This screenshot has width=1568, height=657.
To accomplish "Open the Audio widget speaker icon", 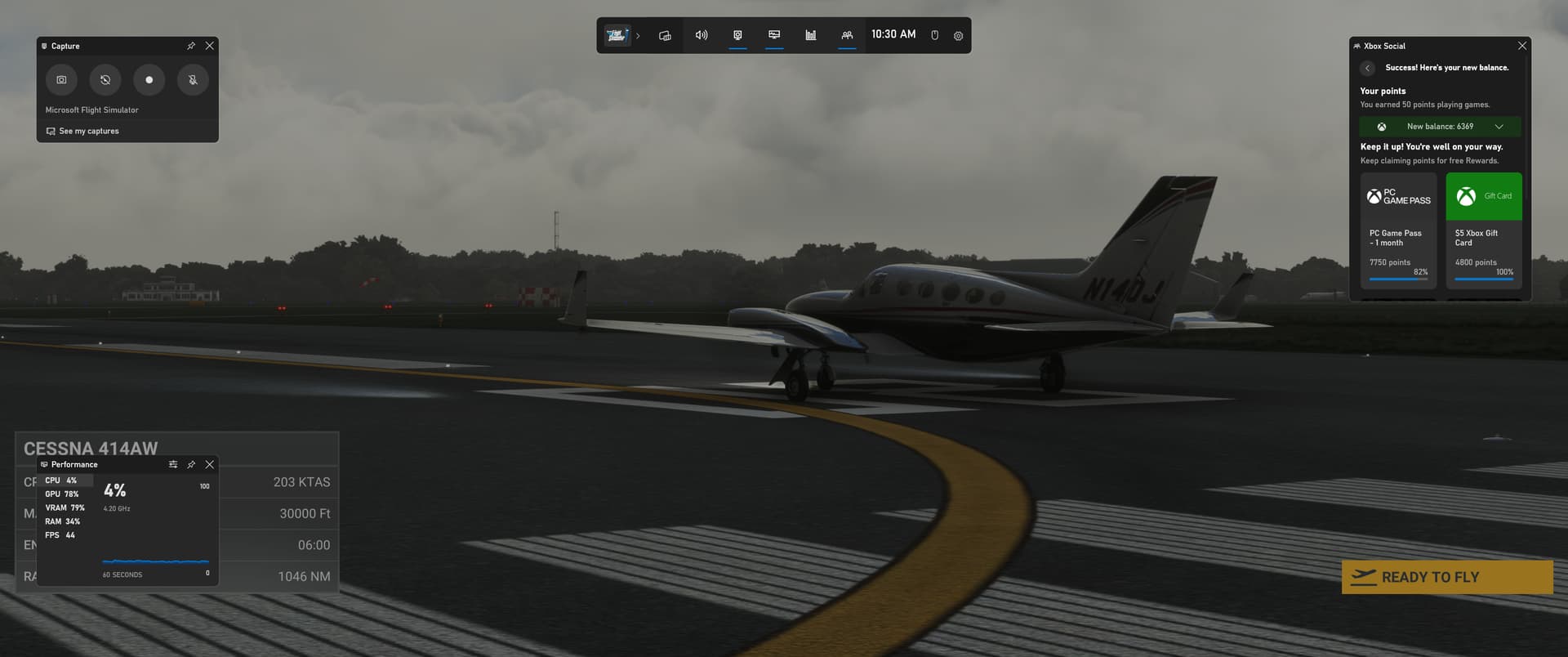I will [x=701, y=34].
